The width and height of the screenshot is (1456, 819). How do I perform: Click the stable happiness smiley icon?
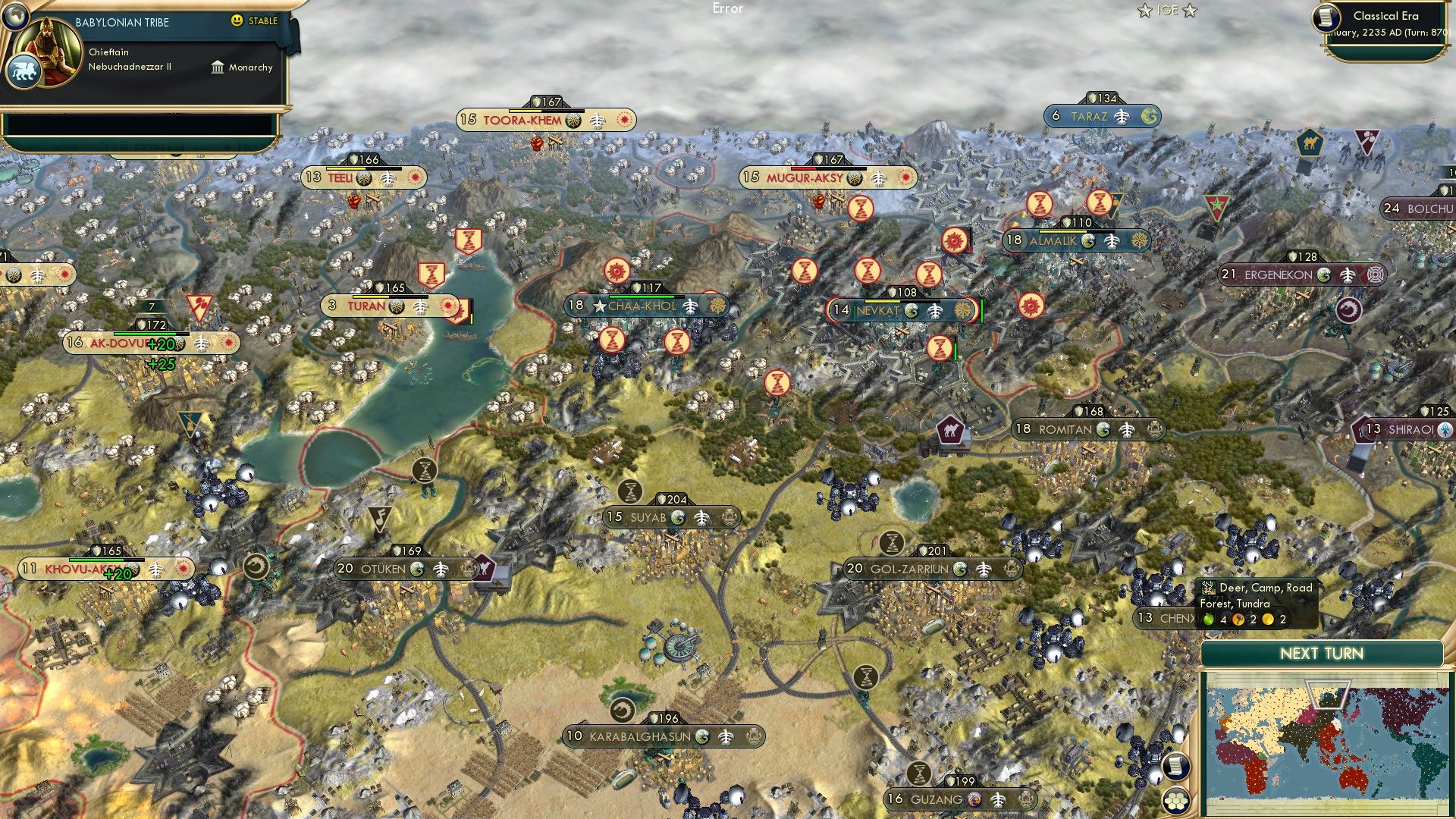(x=238, y=21)
